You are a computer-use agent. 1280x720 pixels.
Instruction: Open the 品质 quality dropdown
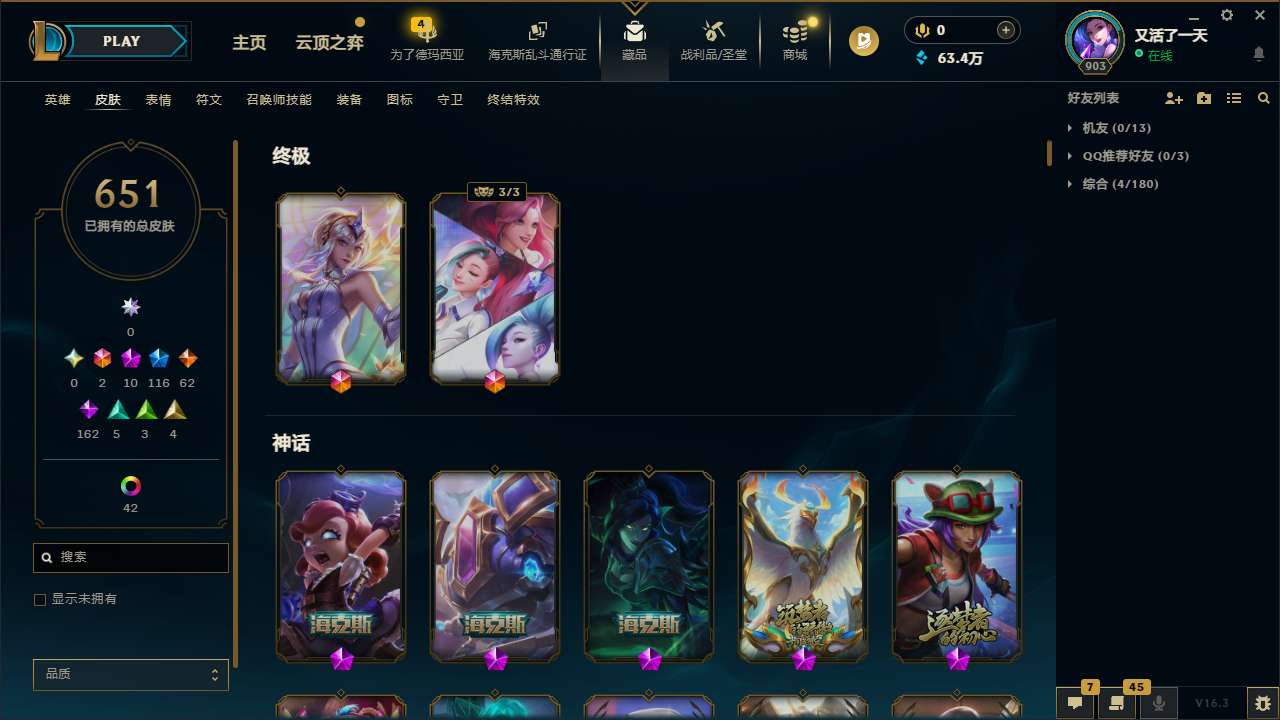(x=130, y=674)
